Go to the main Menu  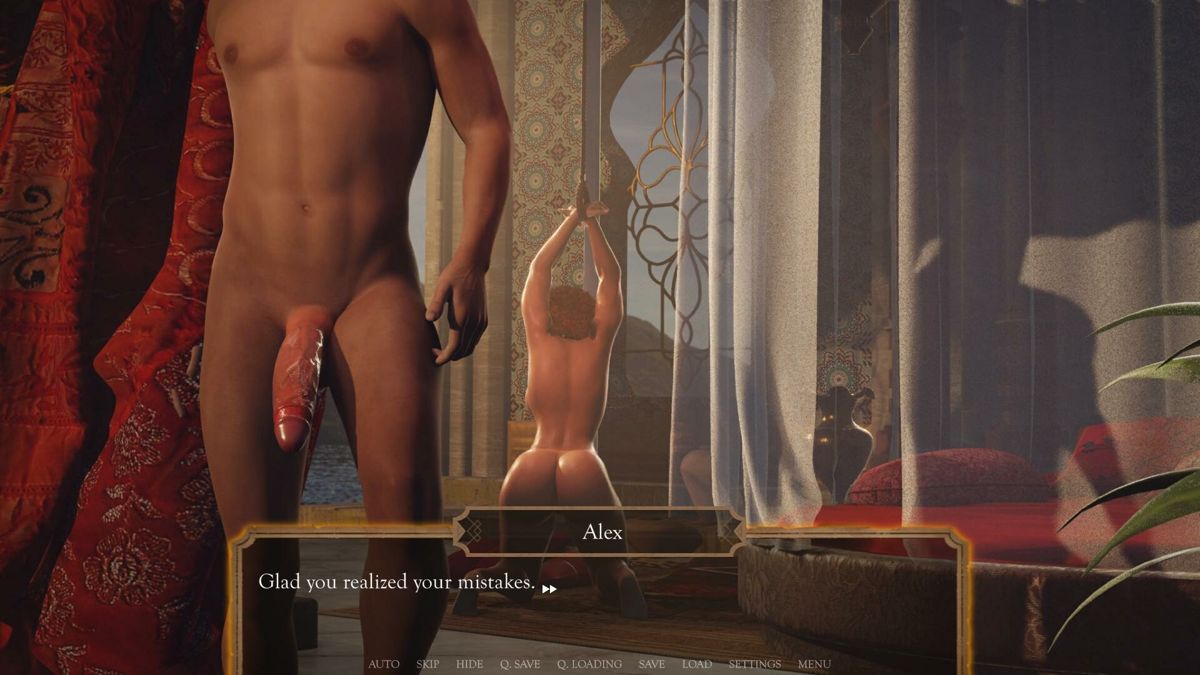[x=814, y=664]
